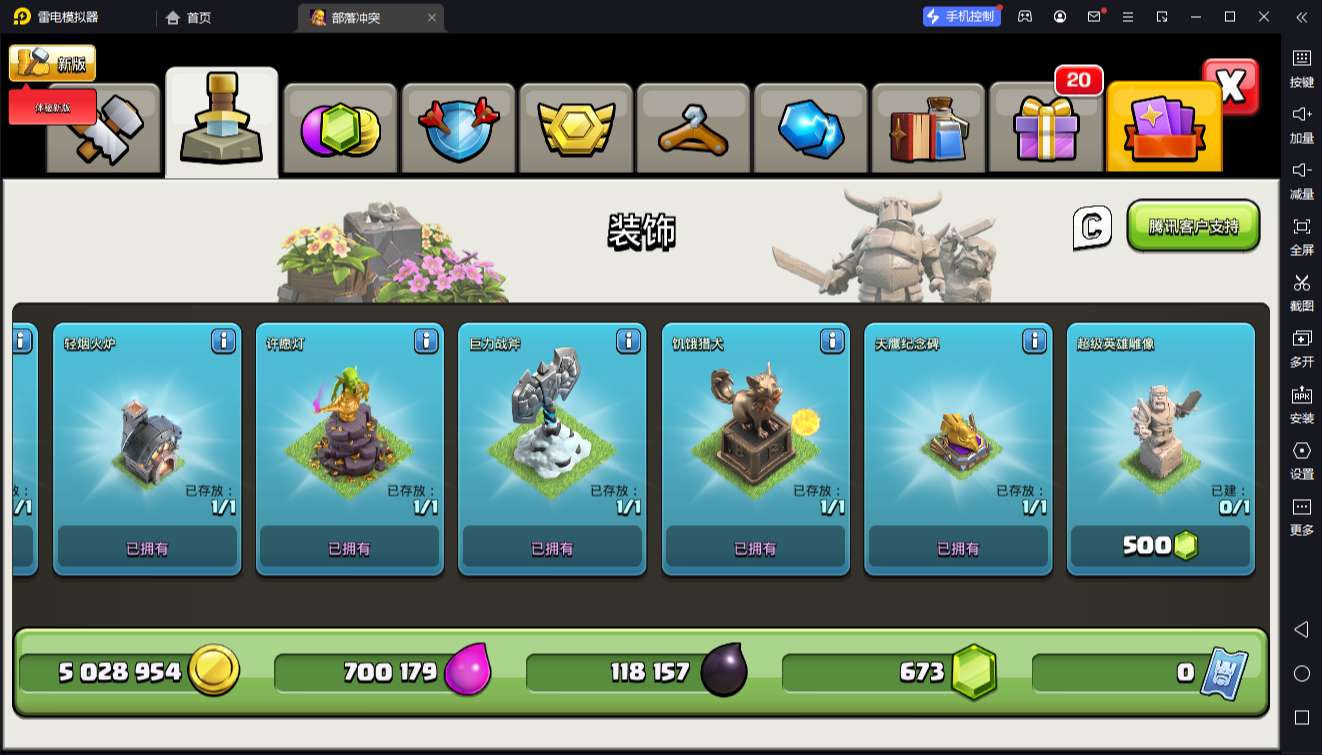Open the emulator's 手机控制 panel
Viewport: 1322px width, 755px height.
961,17
